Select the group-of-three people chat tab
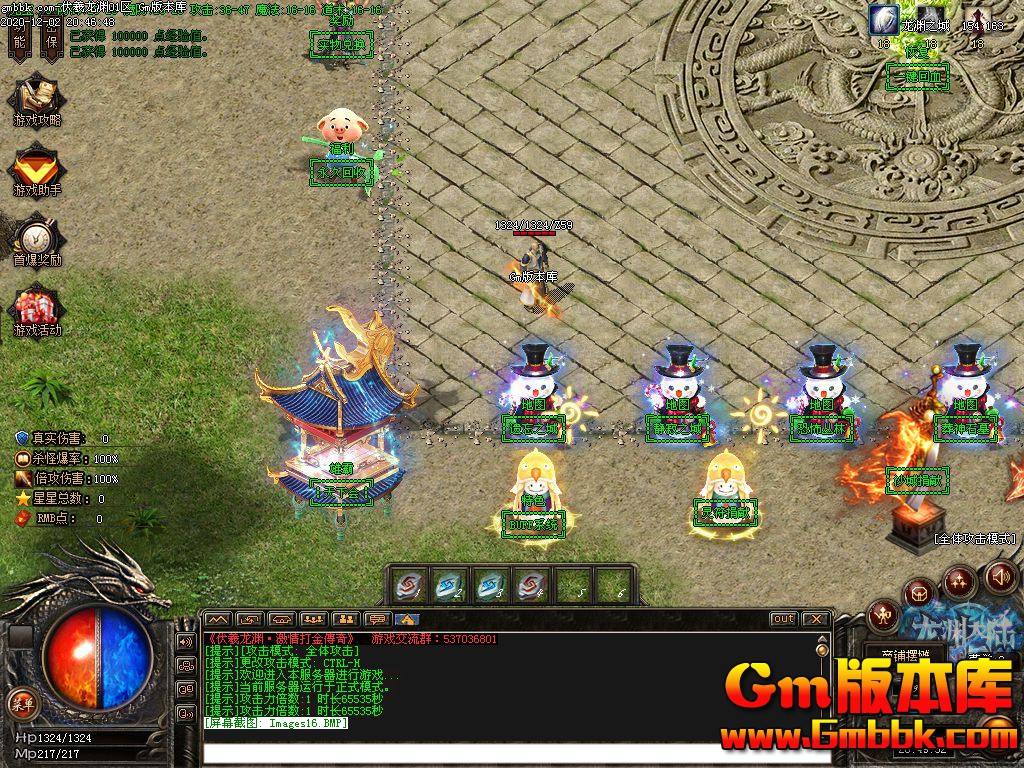 click(314, 619)
